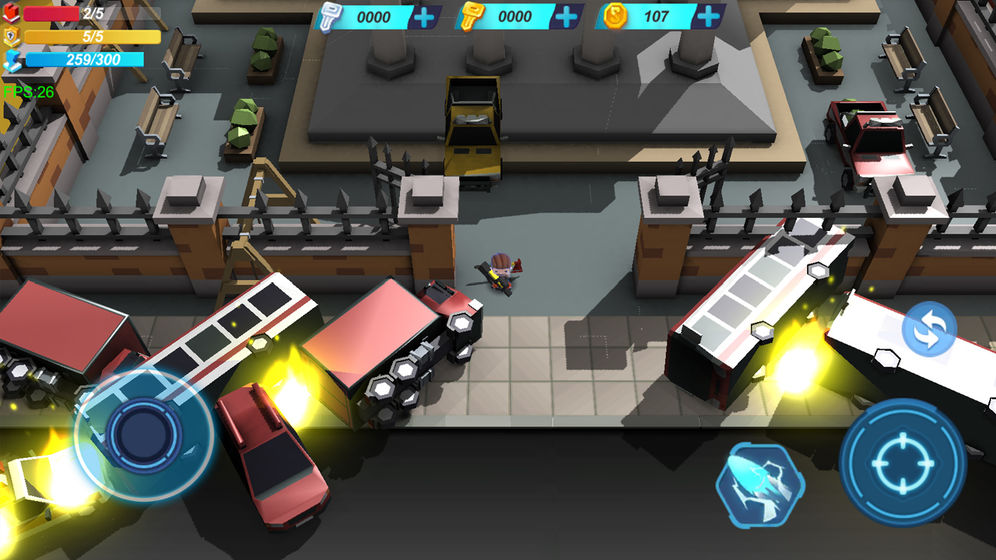Swap weapon with the circular arrows button
The height and width of the screenshot is (560, 996).
929,331
